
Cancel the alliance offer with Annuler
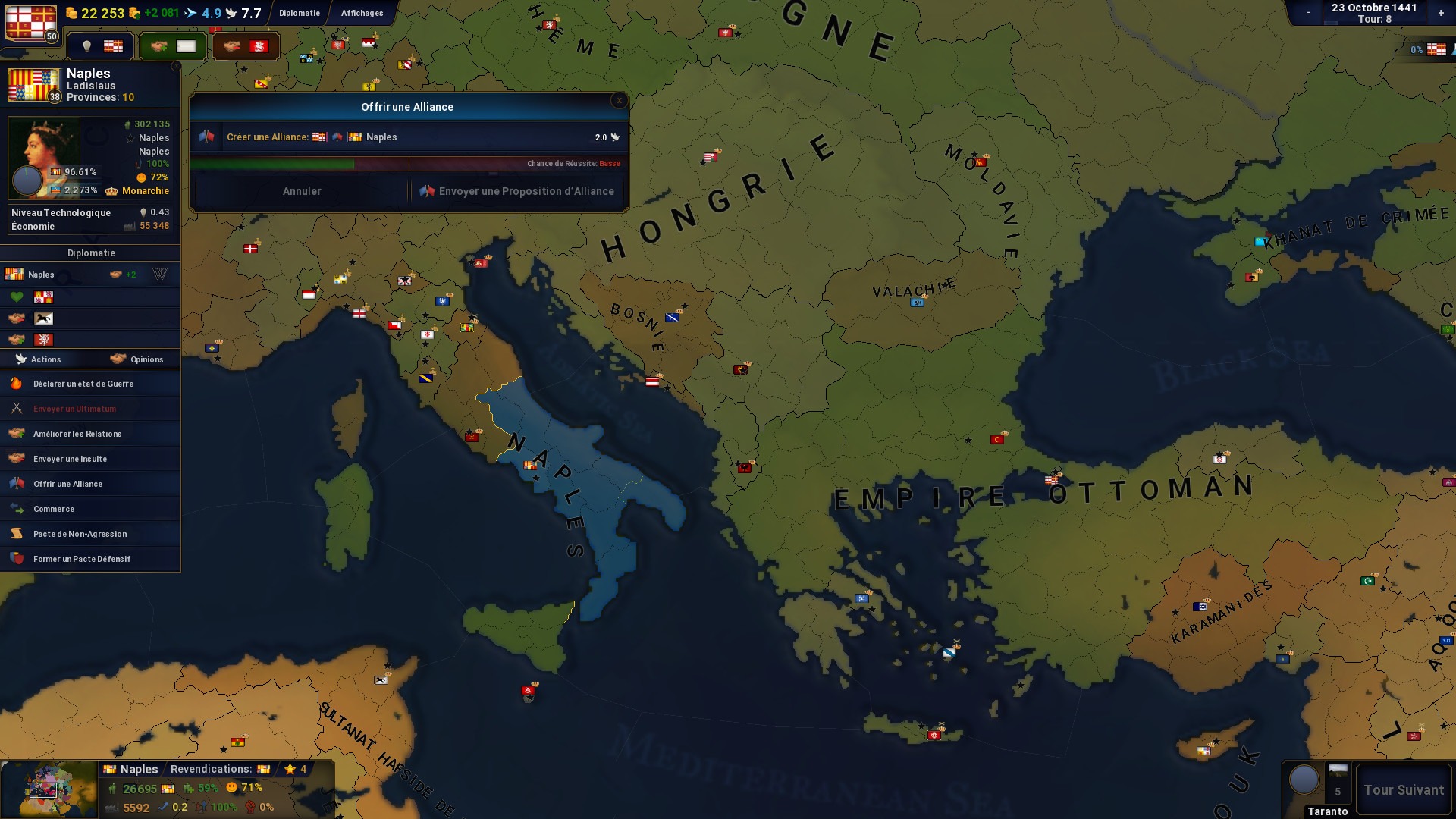(x=301, y=191)
